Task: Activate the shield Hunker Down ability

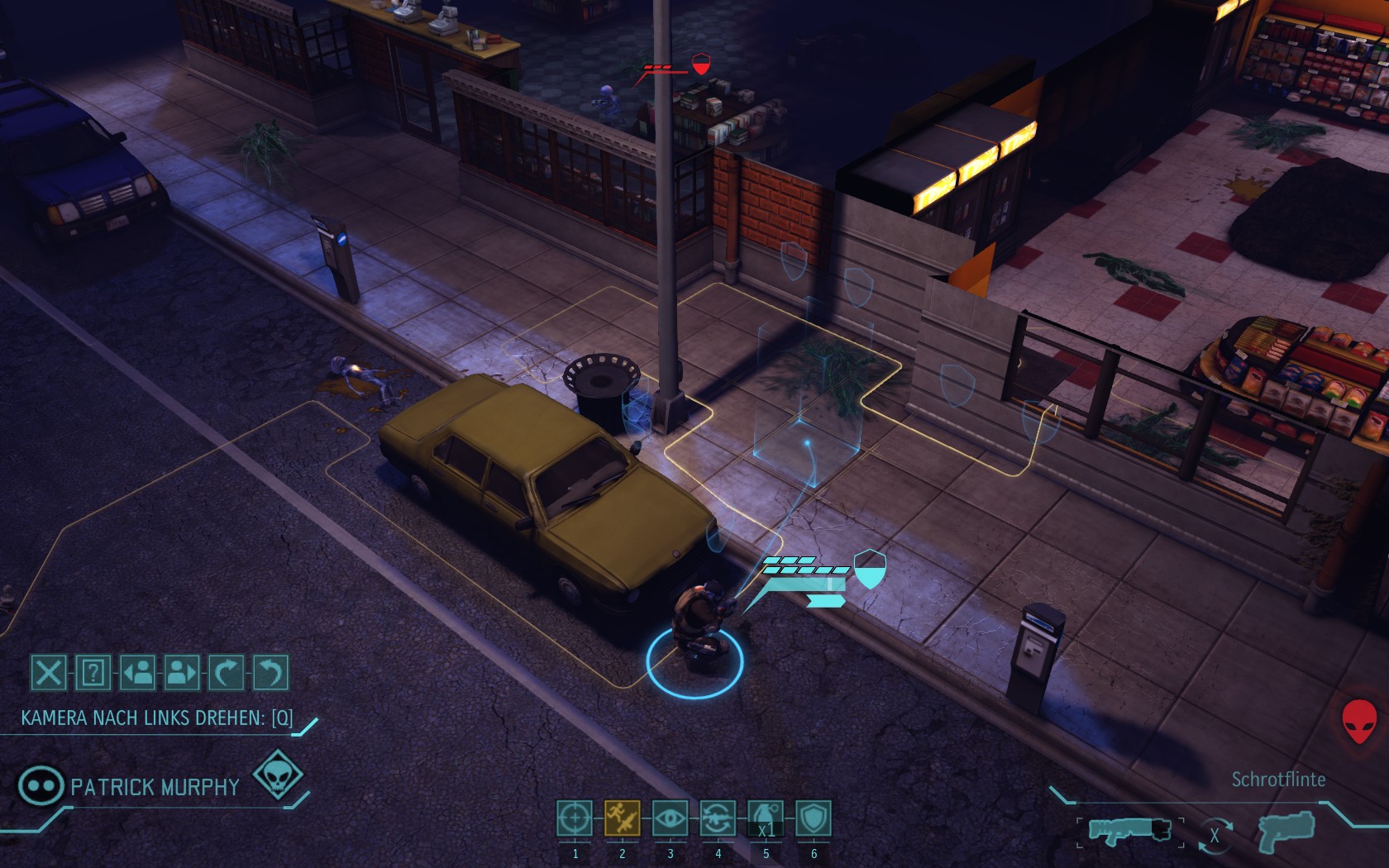Action: (814, 819)
